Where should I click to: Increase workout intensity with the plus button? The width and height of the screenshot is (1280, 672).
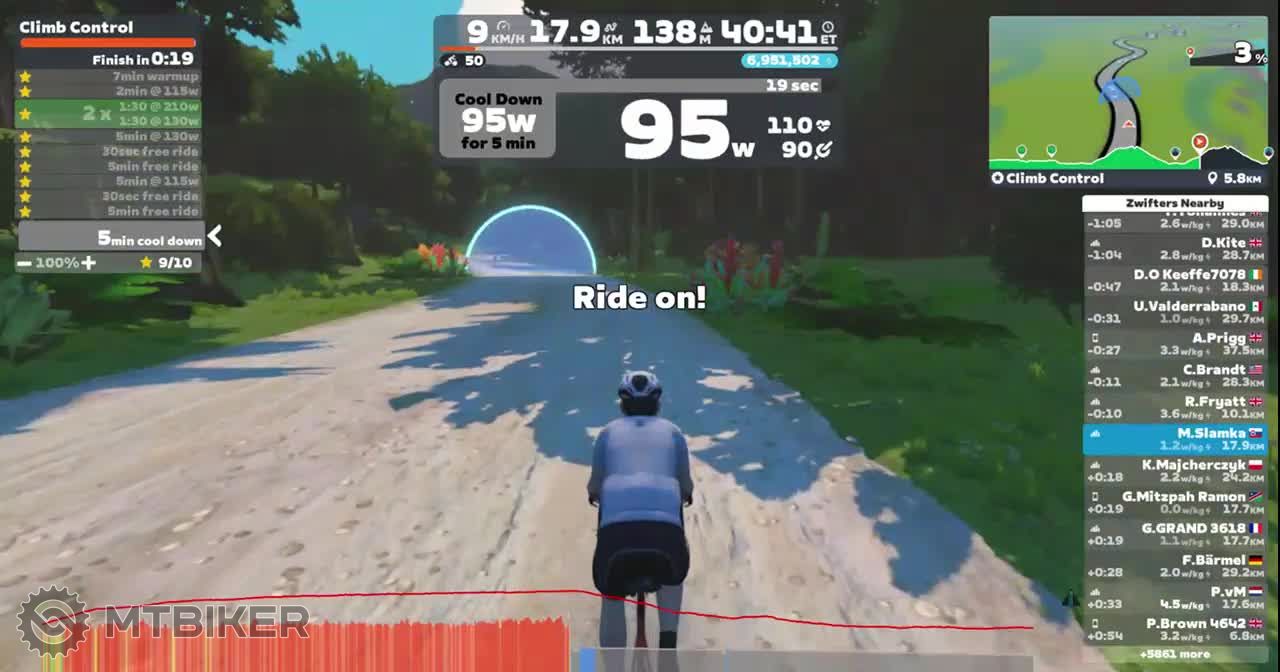tap(89, 263)
